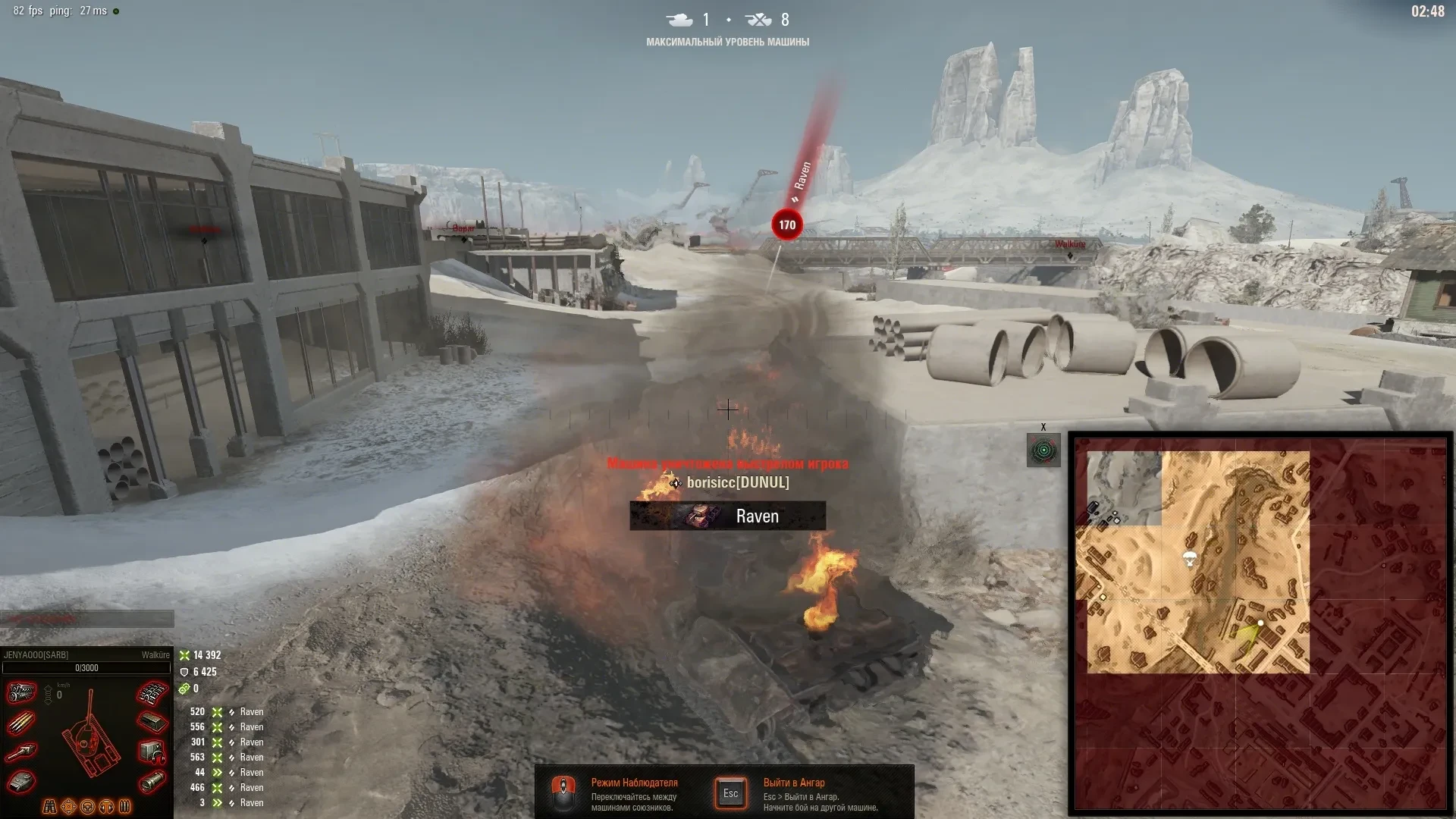1456x819 pixels.
Task: Activate the green radar scan icon
Action: tap(1043, 450)
